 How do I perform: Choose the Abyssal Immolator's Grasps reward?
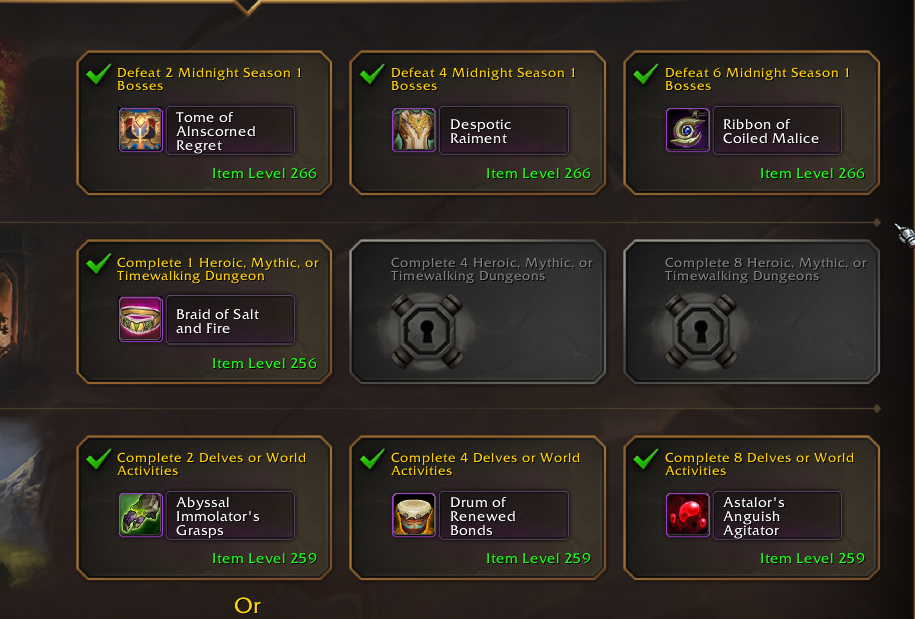pyautogui.click(x=205, y=515)
